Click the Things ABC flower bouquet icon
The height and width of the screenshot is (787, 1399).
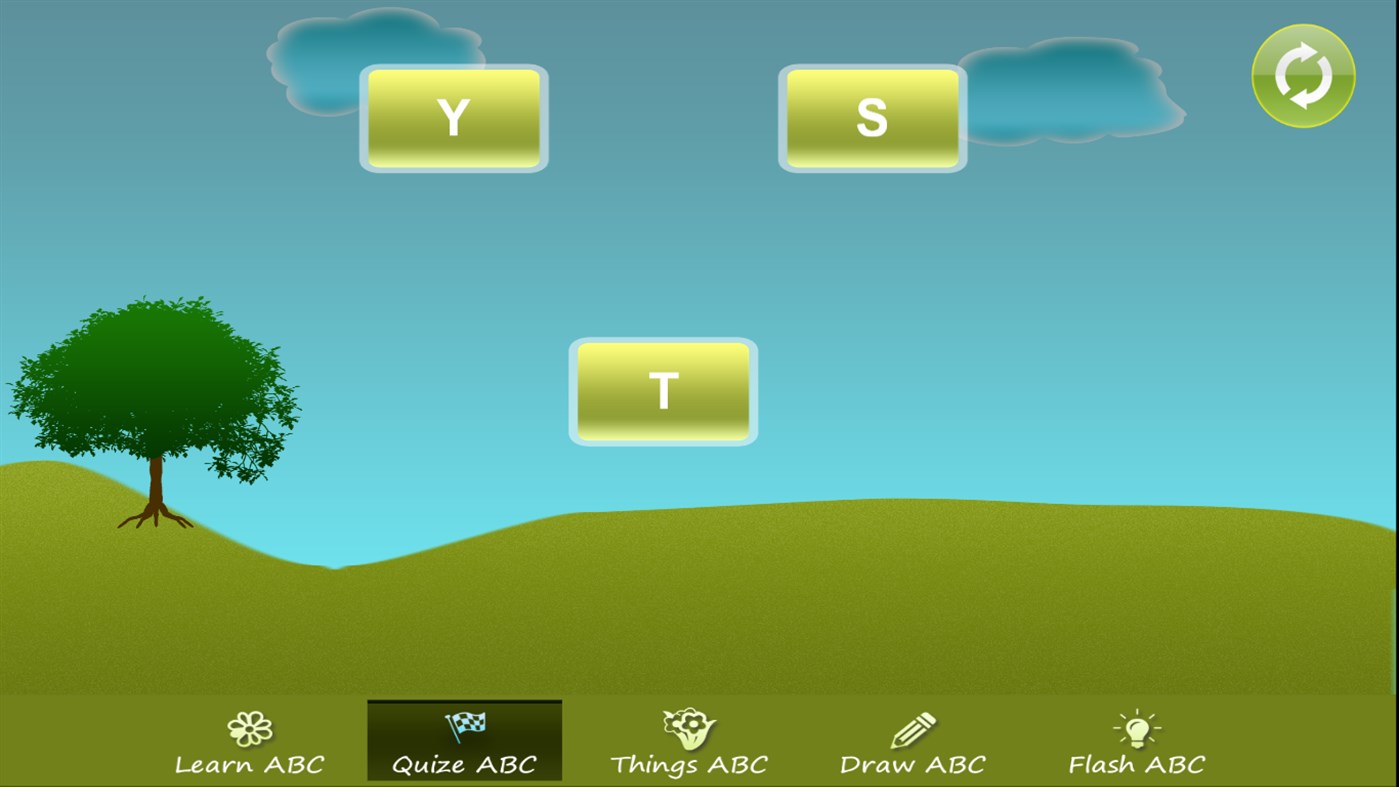point(687,725)
